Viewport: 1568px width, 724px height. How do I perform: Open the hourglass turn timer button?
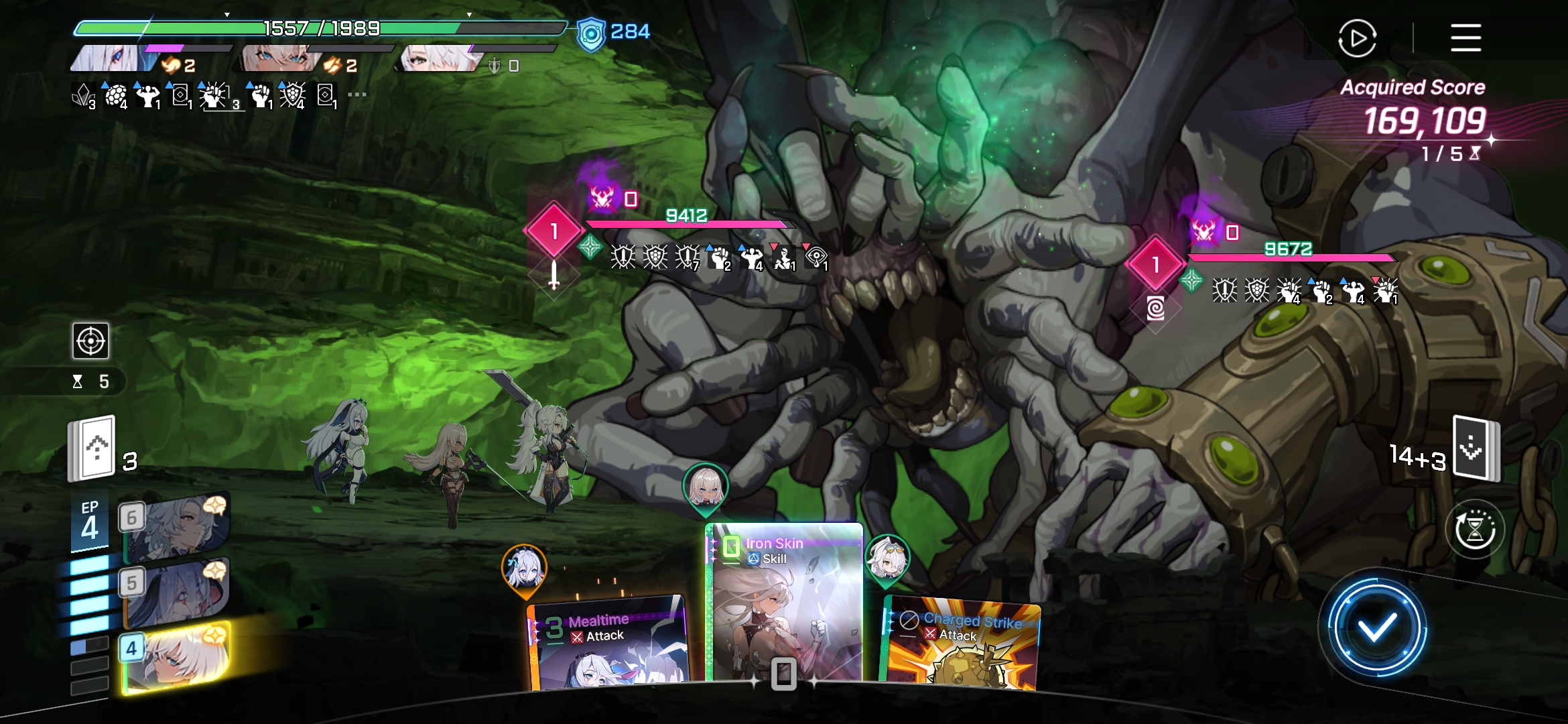point(1474,530)
